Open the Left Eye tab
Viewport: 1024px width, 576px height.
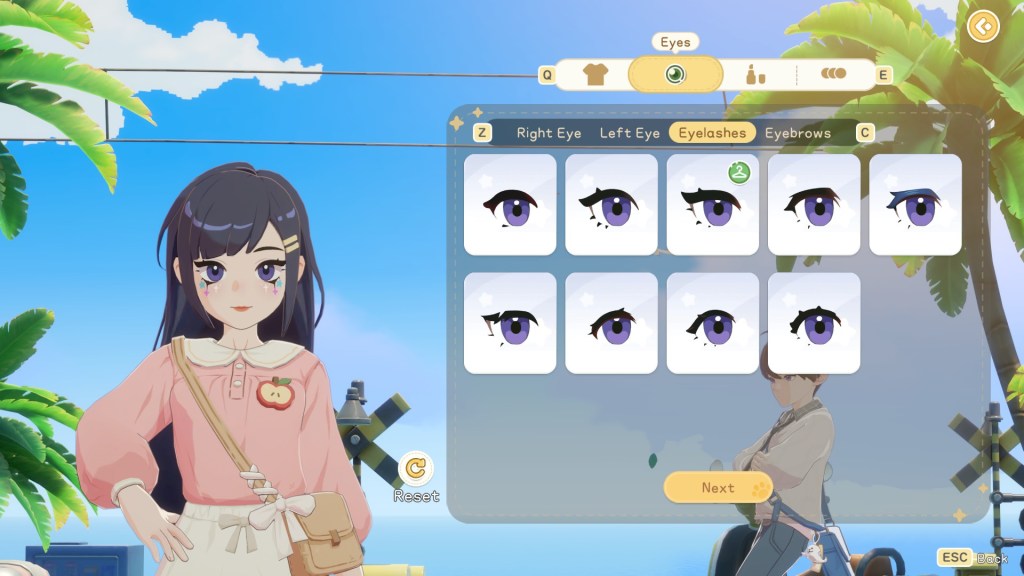coord(630,133)
